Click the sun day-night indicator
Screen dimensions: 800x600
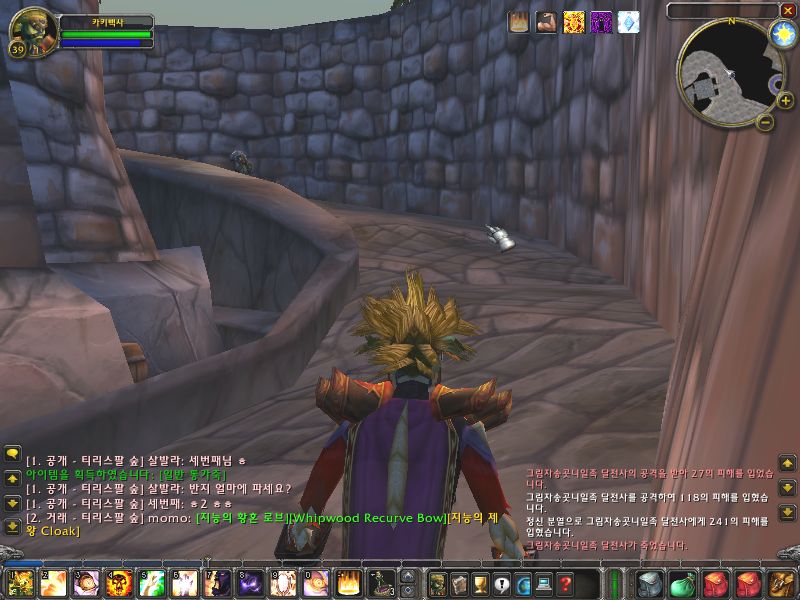coord(781,34)
